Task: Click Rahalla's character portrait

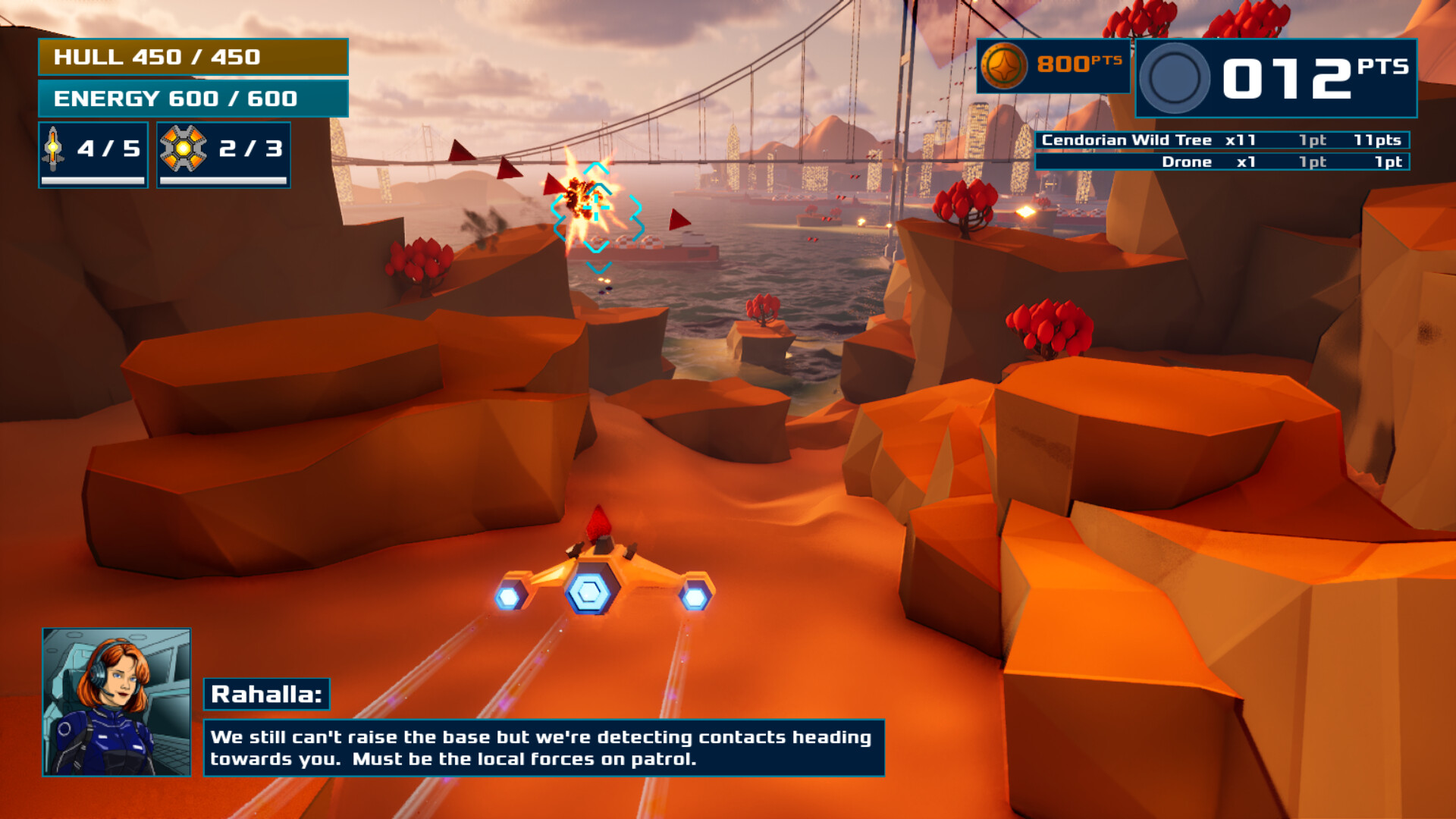Action: pos(117,701)
